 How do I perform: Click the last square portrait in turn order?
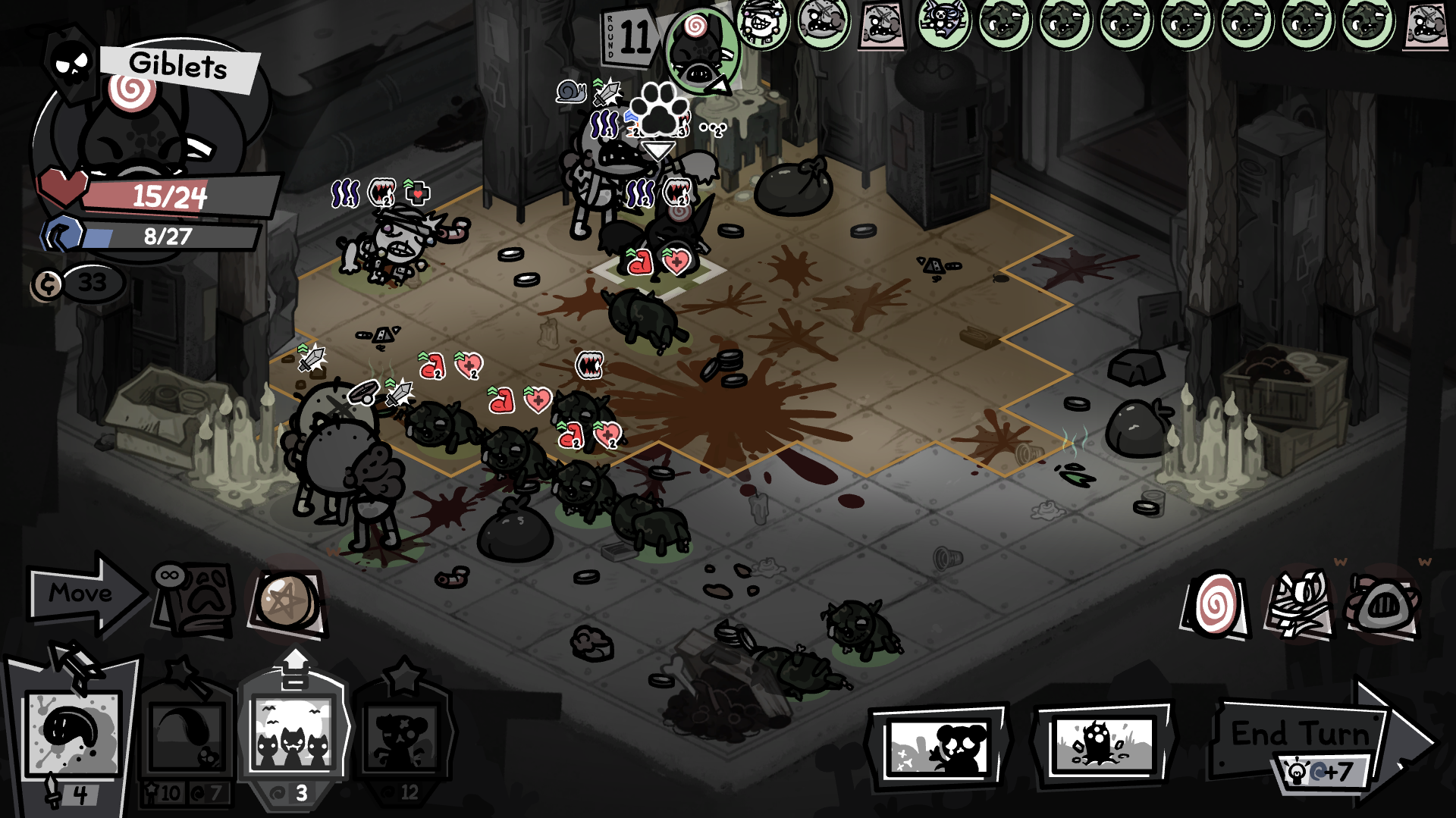1426,24
